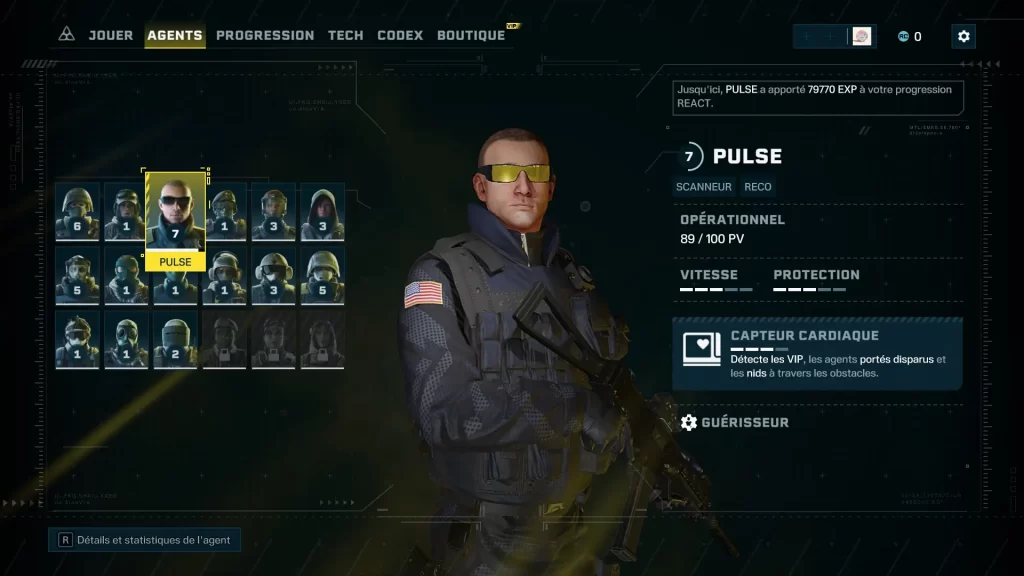The width and height of the screenshot is (1024, 576).
Task: Choose the level 2 agent portrait
Action: 175,340
